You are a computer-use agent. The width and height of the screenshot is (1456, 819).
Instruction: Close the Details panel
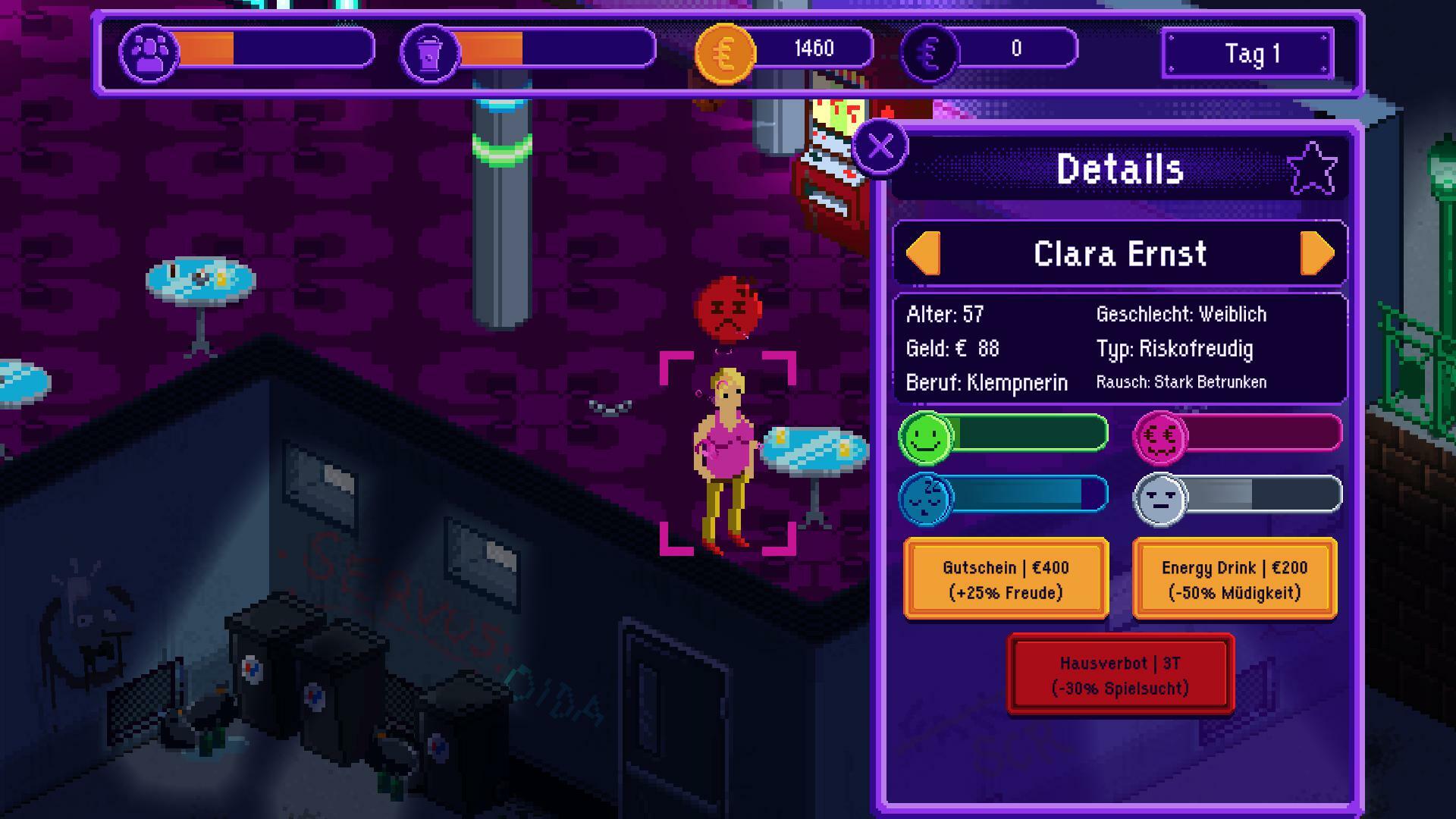pos(880,146)
